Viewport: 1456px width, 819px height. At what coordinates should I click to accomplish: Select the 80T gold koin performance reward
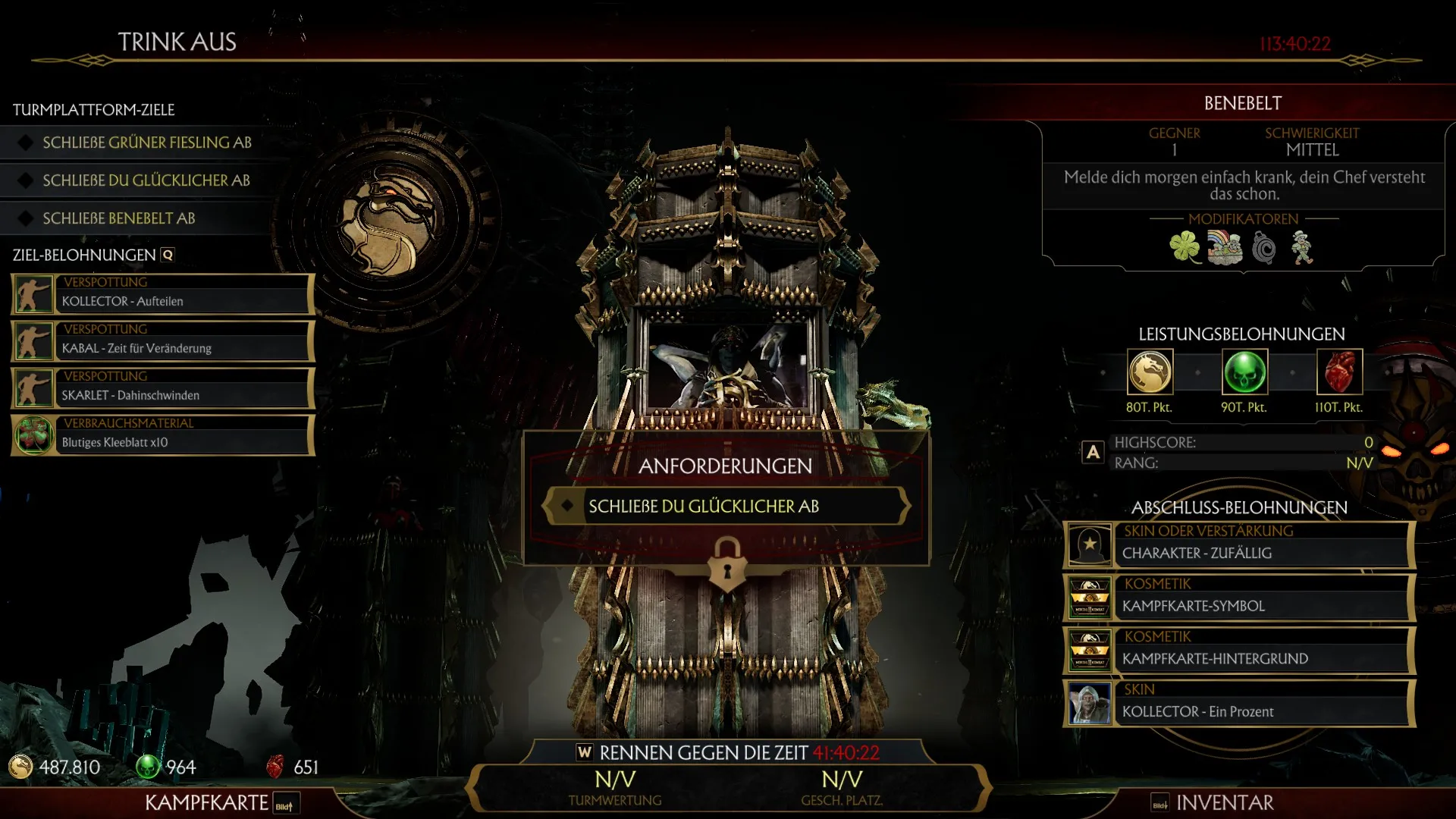click(x=1150, y=372)
